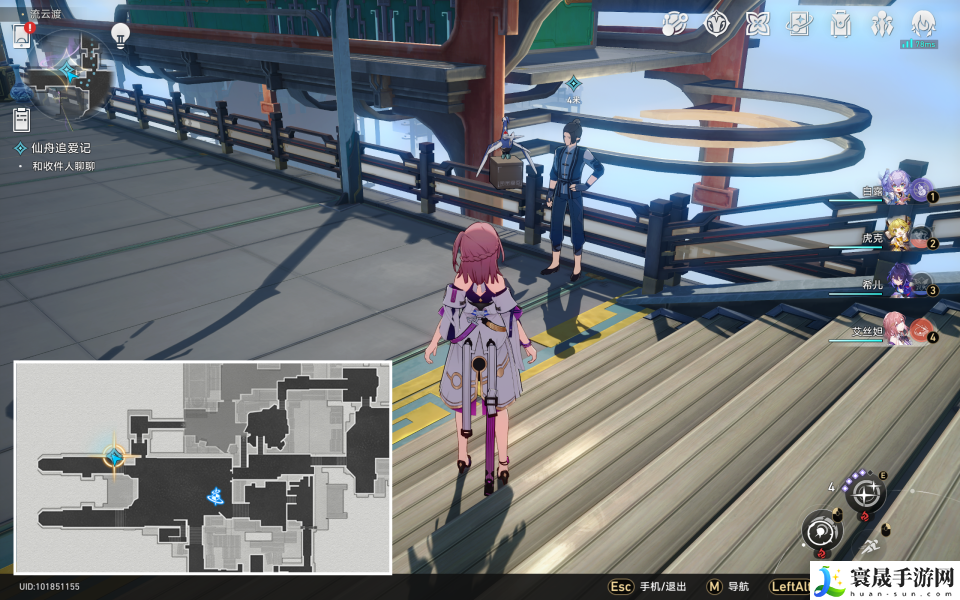Open the compass-star guide icon
The height and width of the screenshot is (600, 960).
click(716, 23)
